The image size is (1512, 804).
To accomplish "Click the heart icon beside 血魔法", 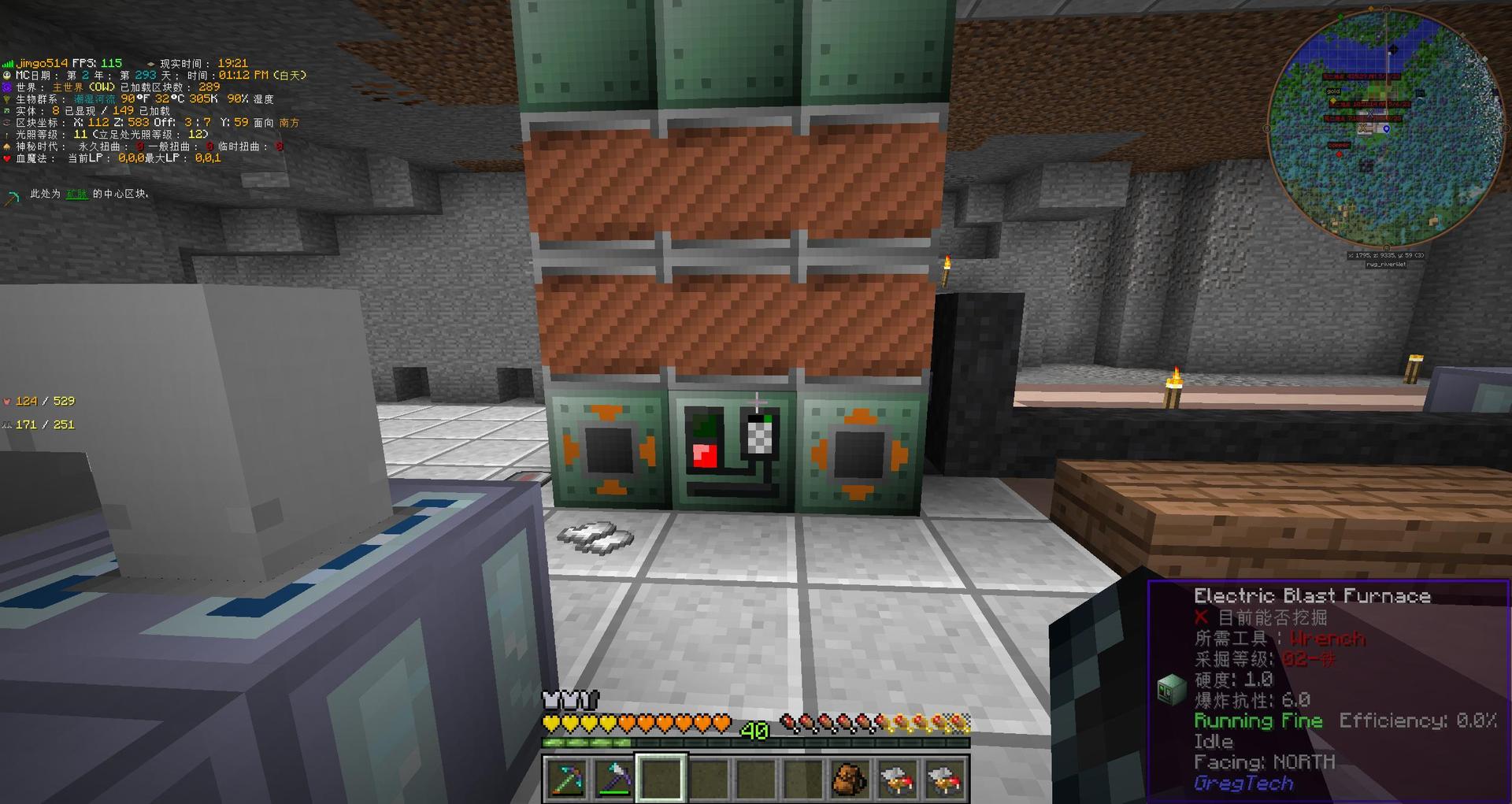I will pyautogui.click(x=8, y=157).
